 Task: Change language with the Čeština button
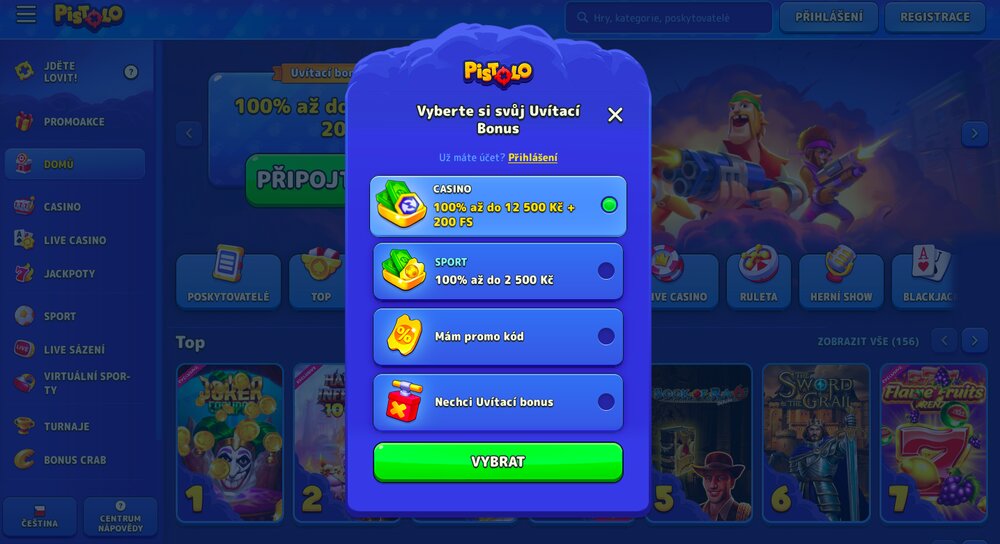tap(40, 517)
